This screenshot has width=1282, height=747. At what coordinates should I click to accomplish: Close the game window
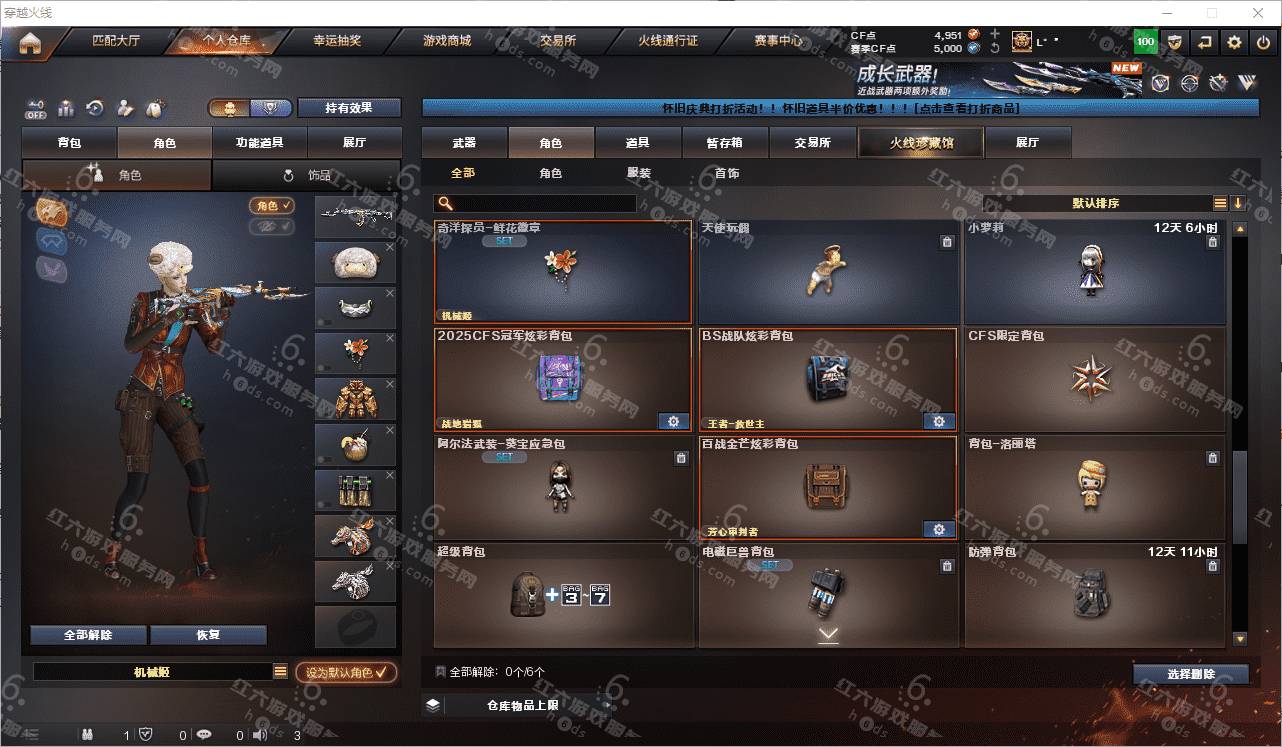(1258, 13)
